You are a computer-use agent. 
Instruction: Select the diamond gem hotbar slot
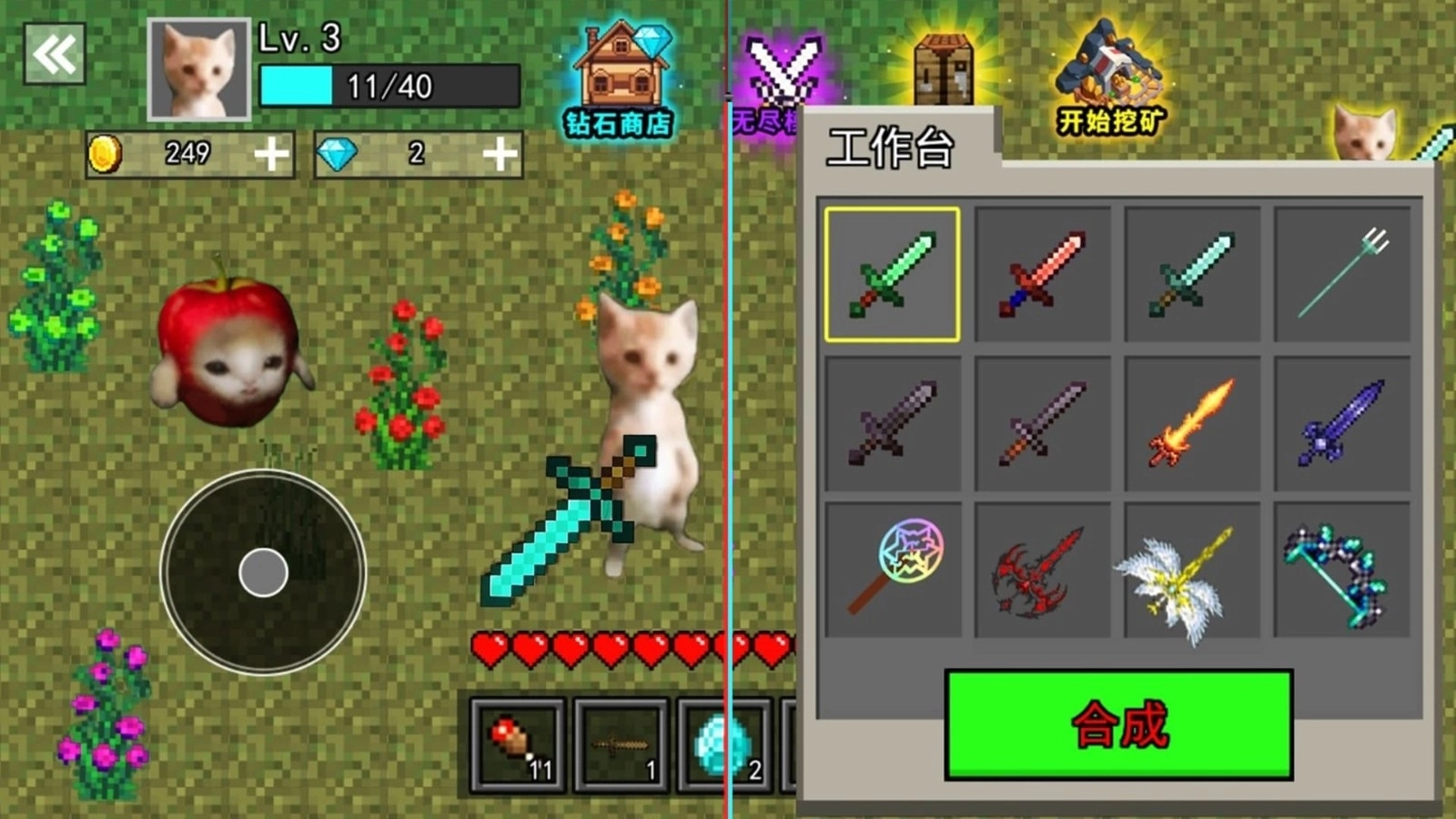click(x=723, y=745)
